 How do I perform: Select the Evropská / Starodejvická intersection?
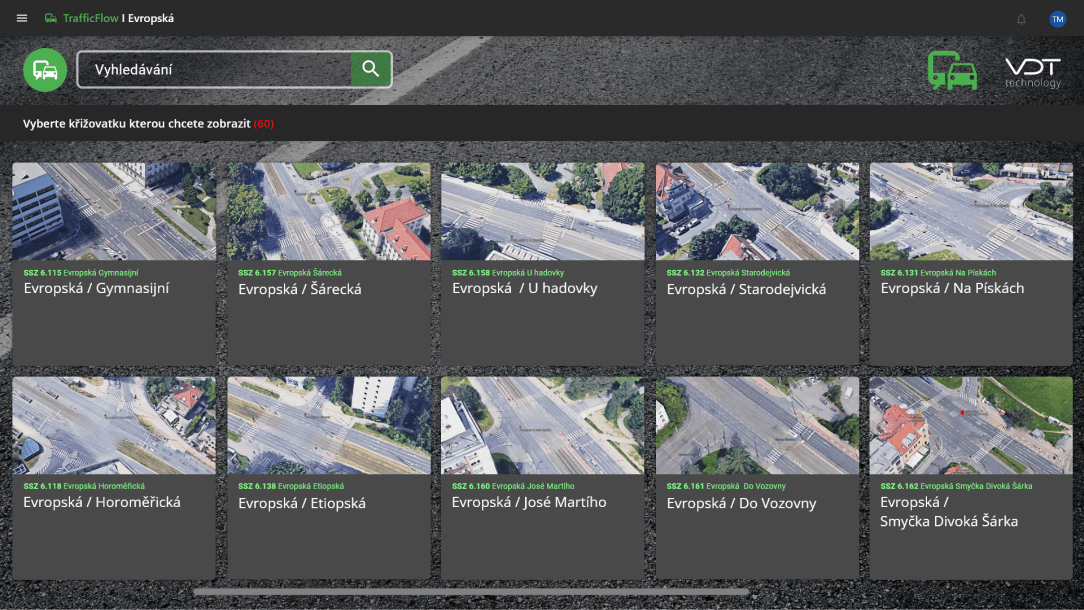point(757,264)
